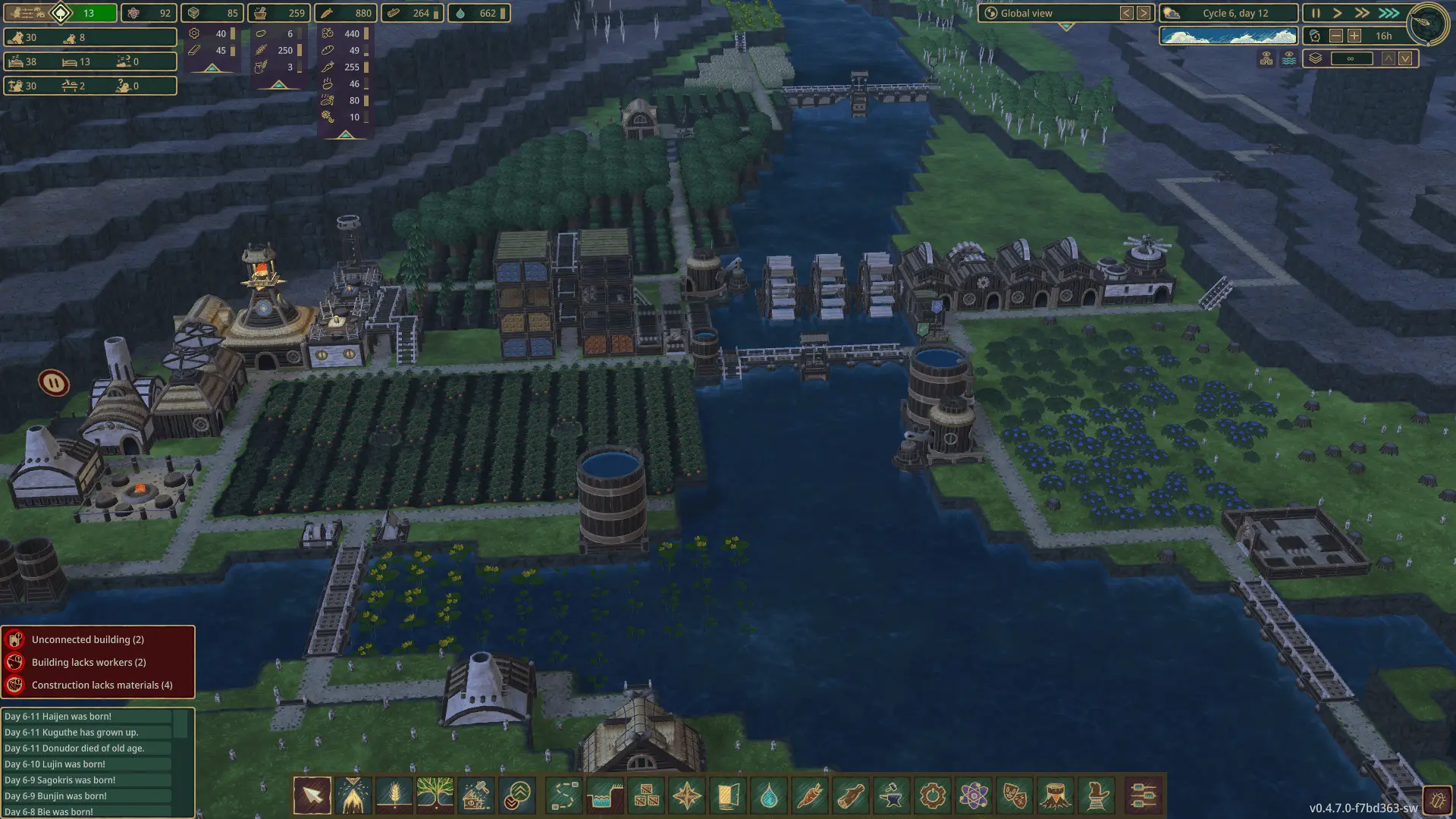Viewport: 1456px width, 819px height.
Task: Open the carrot food buildings category
Action: point(810,795)
